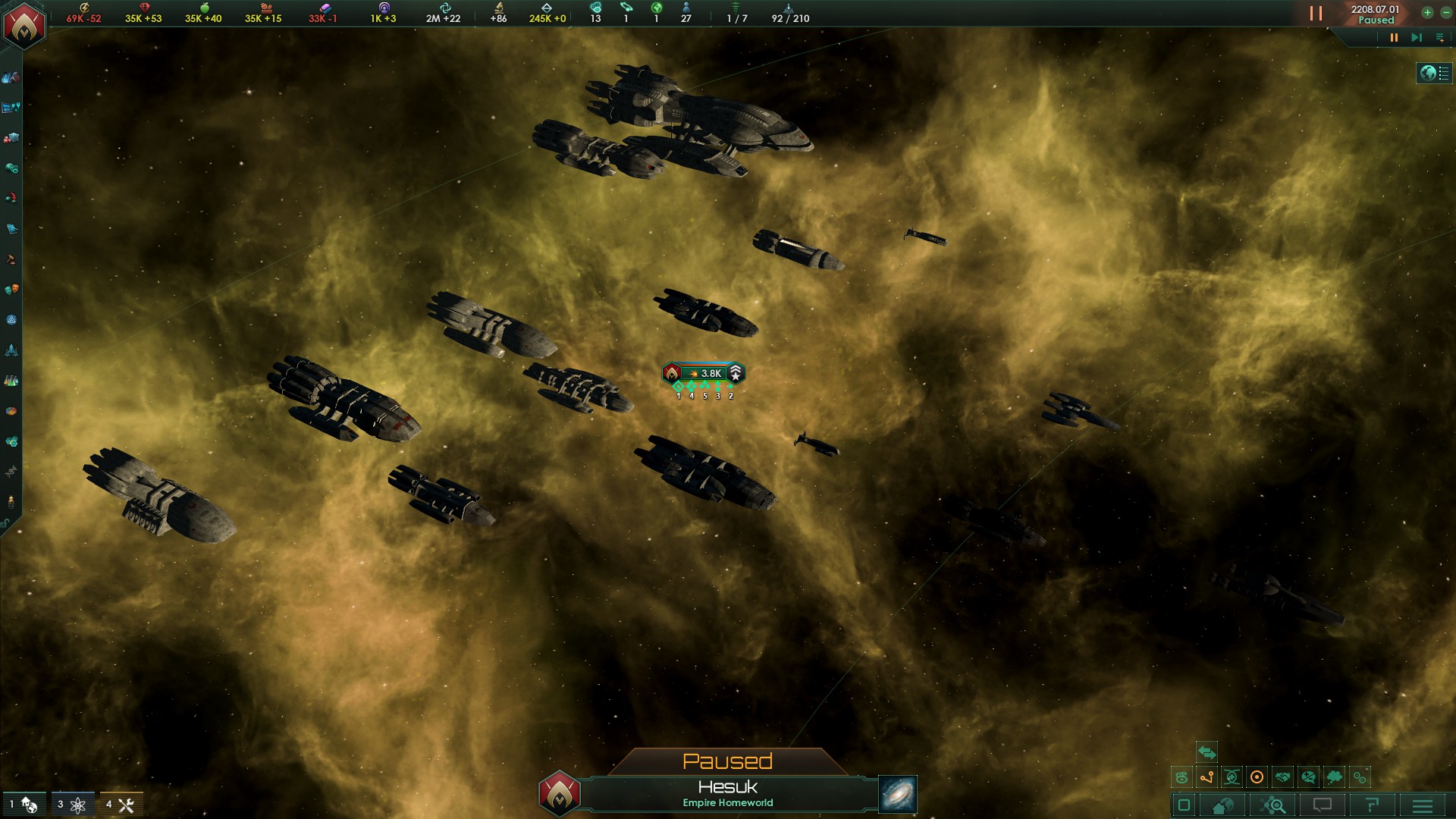Image resolution: width=1456 pixels, height=819 pixels.
Task: Go to the home planet button
Action: pyautogui.click(x=1222, y=805)
